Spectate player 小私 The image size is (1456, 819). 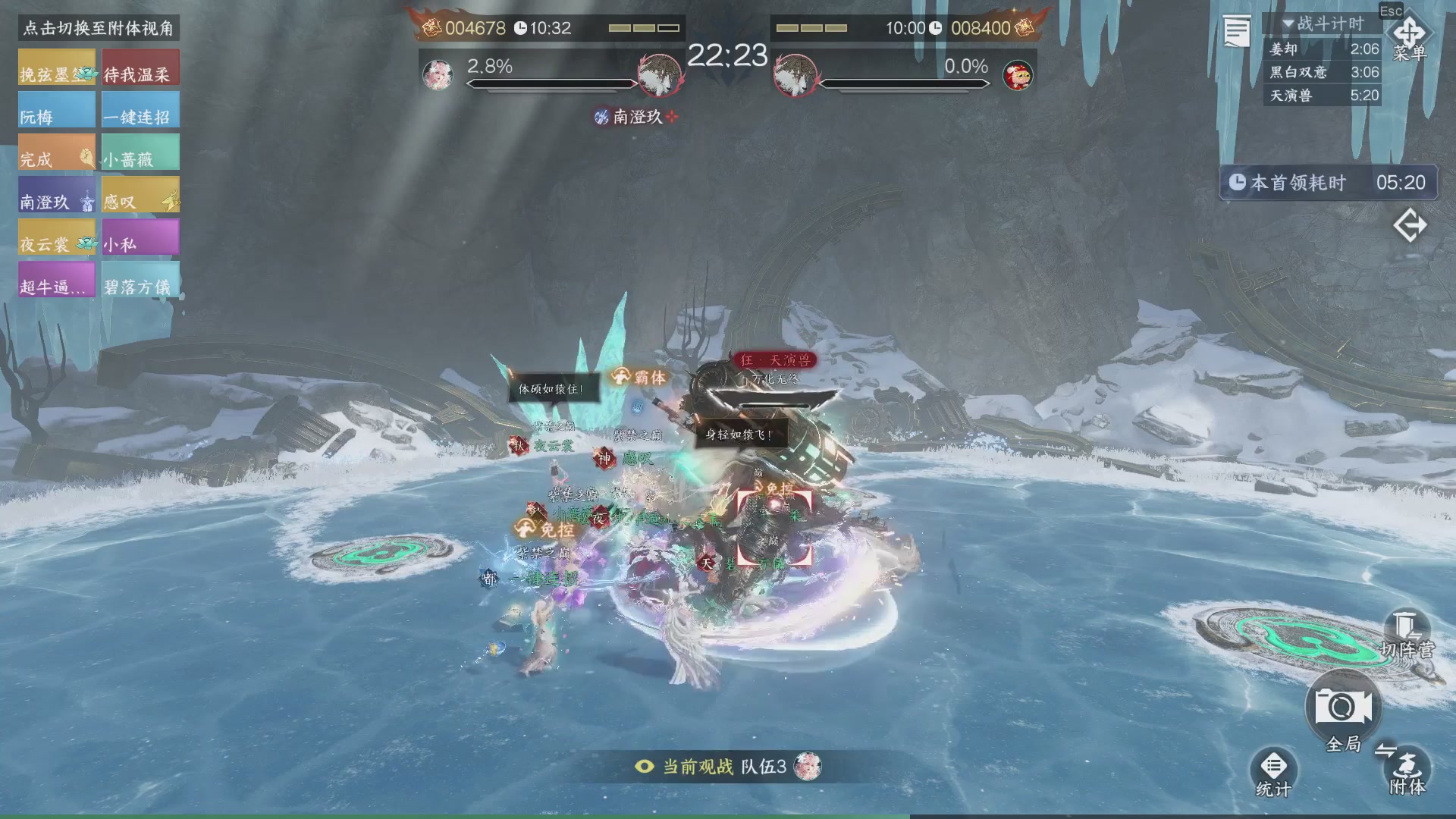(140, 237)
